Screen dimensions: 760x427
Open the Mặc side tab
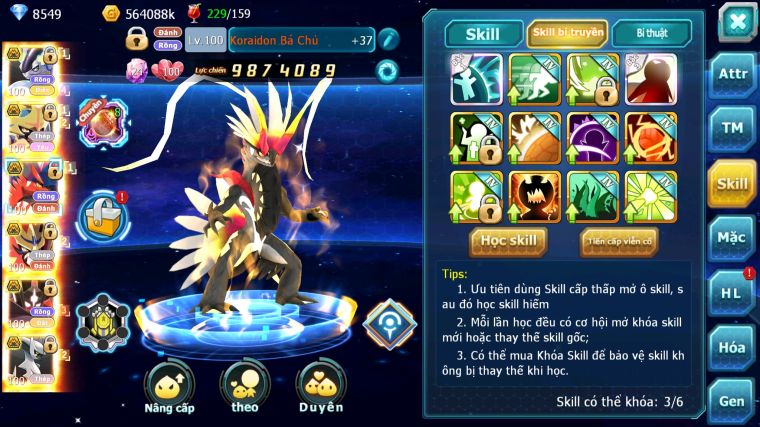click(732, 238)
